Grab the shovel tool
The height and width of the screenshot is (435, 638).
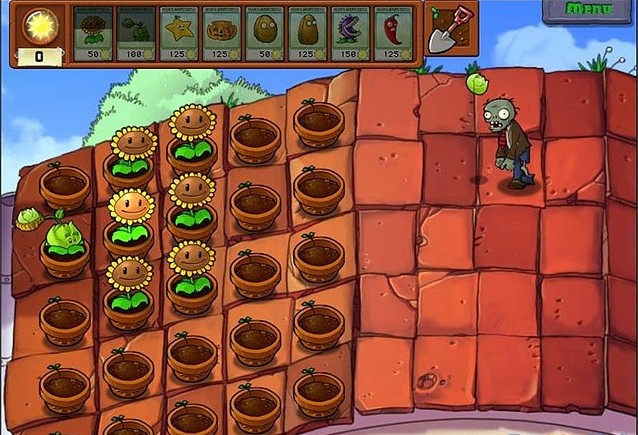coord(444,30)
